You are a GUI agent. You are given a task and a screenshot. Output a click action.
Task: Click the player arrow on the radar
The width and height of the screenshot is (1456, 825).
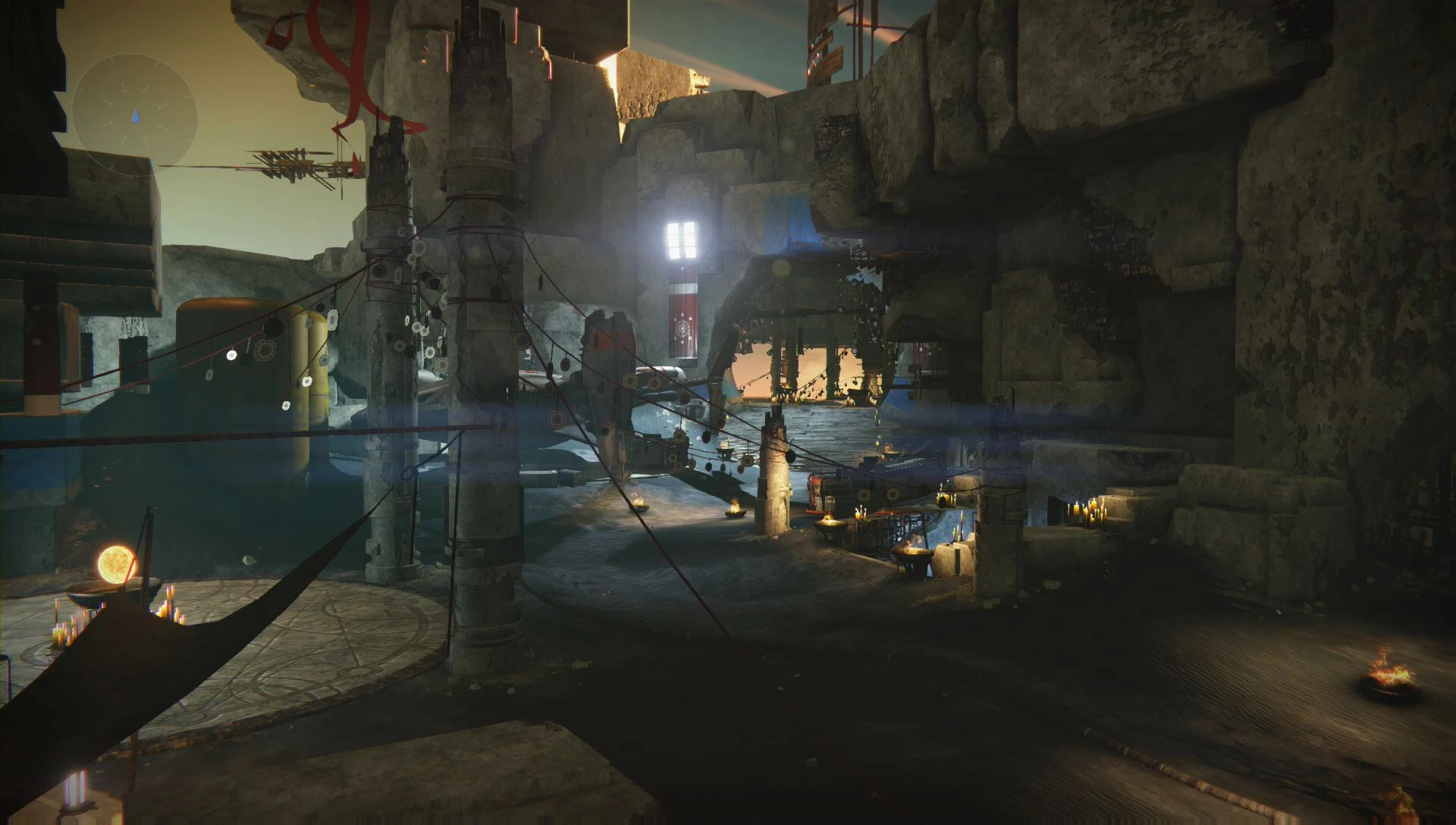(133, 115)
